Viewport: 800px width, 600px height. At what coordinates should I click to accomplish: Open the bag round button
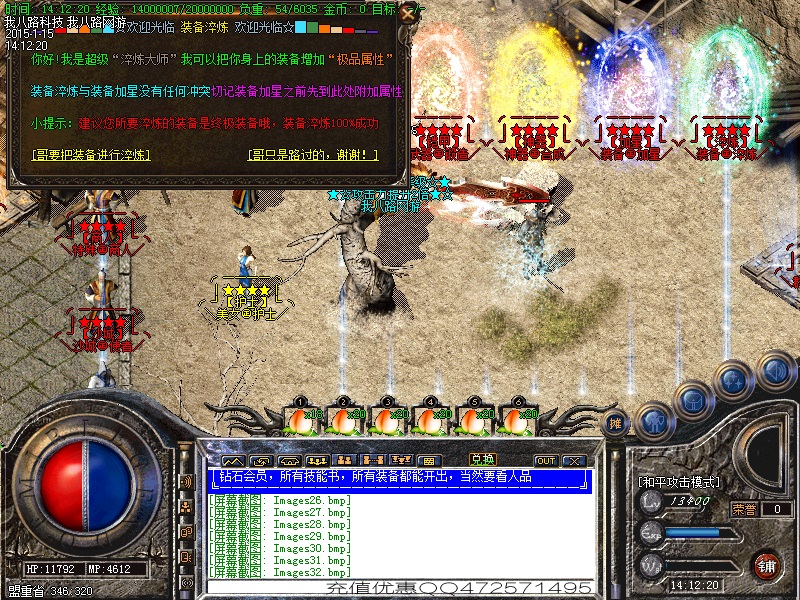point(693,400)
